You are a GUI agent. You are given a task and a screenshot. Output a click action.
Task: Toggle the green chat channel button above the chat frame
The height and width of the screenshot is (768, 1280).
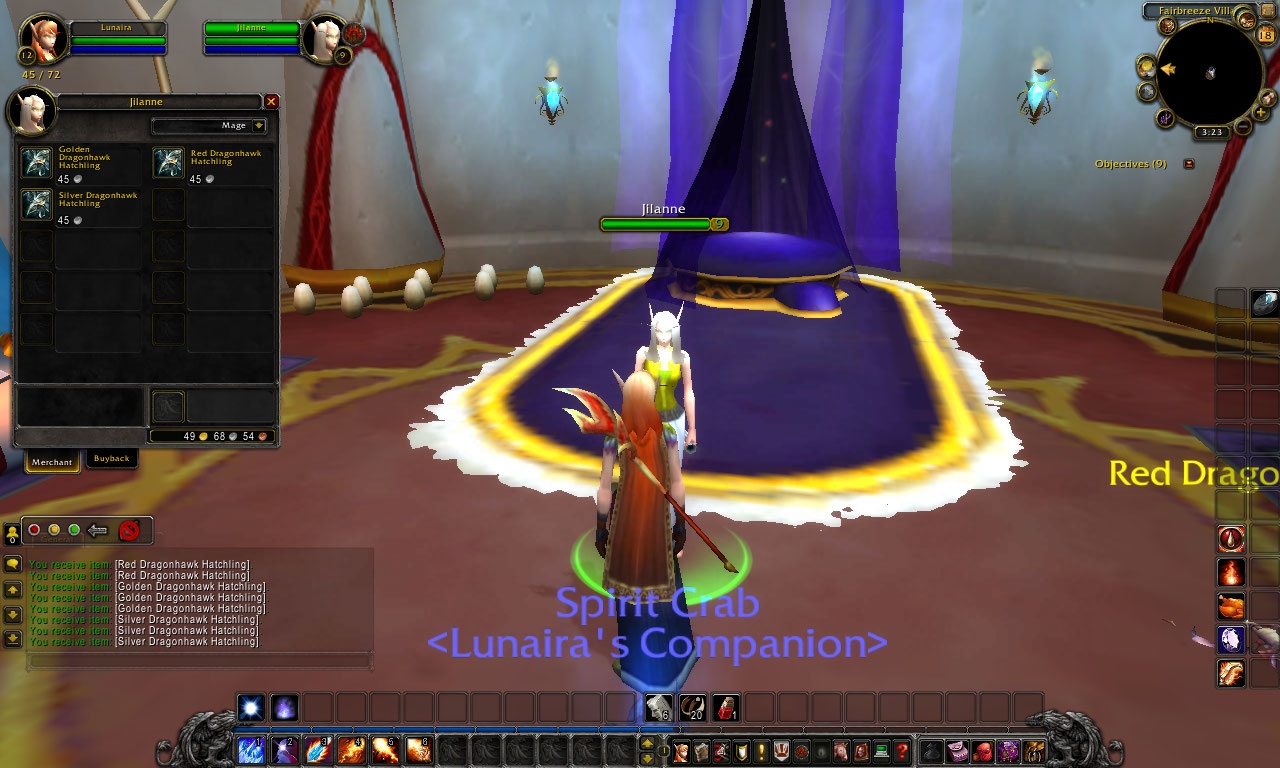(74, 529)
